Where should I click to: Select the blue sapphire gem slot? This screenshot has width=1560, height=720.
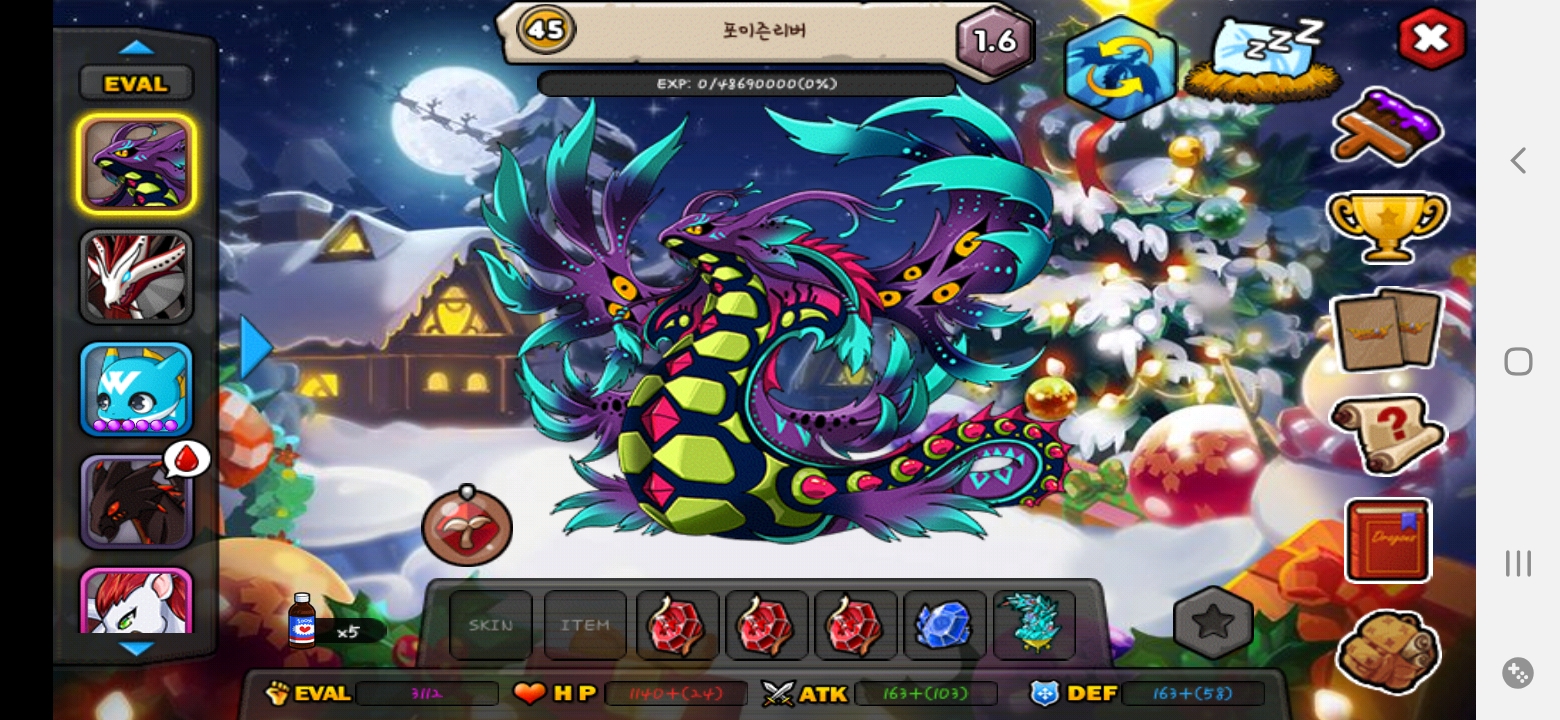pyautogui.click(x=944, y=625)
